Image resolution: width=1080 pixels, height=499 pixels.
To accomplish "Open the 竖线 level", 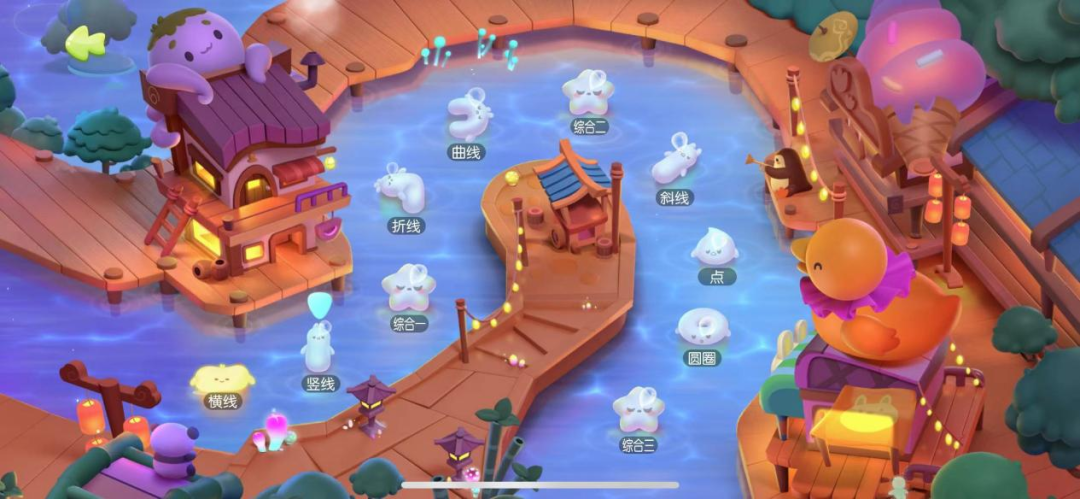I will pyautogui.click(x=319, y=348).
